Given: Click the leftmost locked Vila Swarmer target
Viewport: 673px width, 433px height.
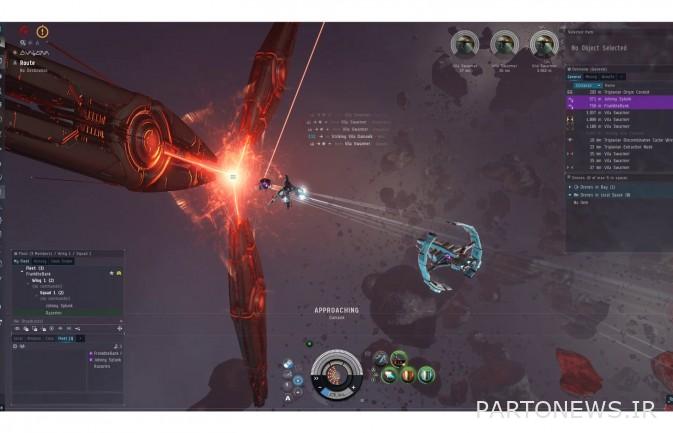Looking at the screenshot, I should click(x=465, y=42).
